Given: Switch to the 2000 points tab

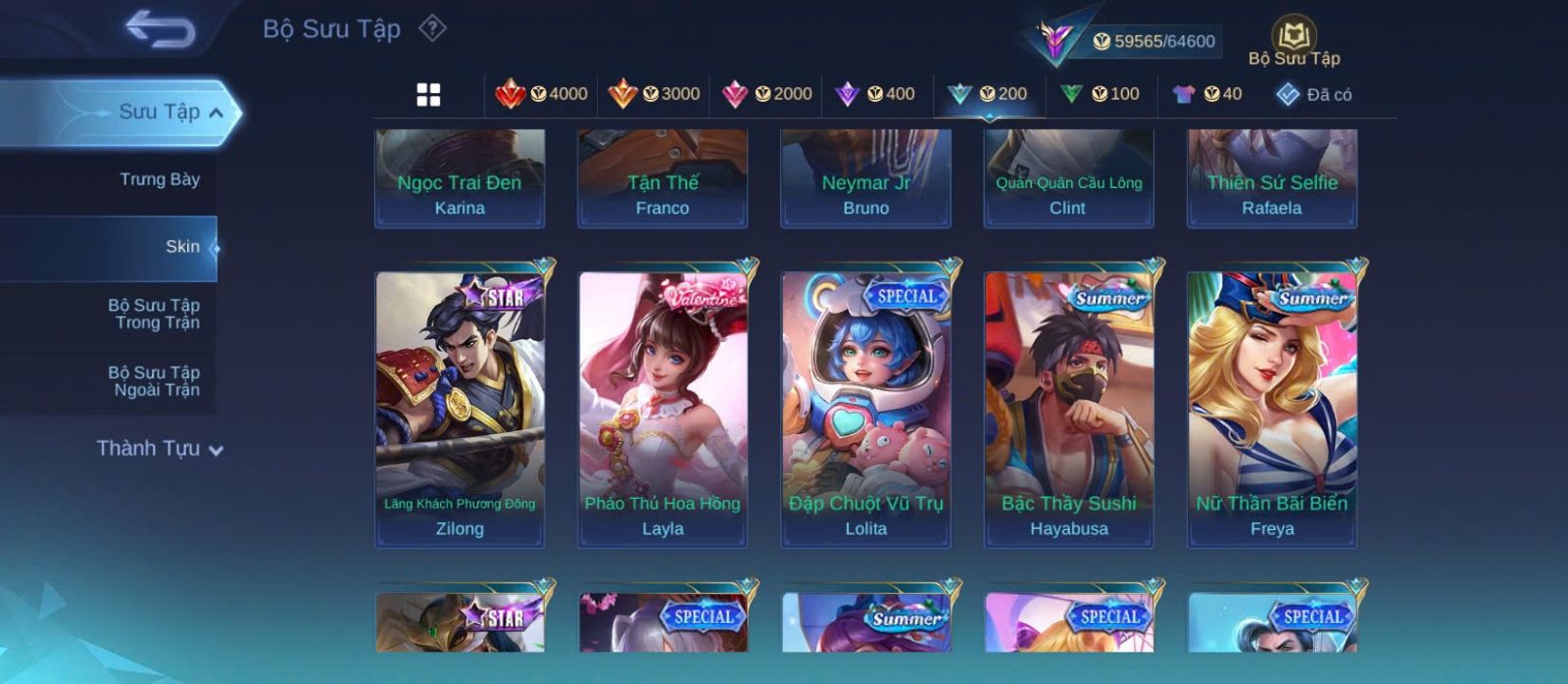Looking at the screenshot, I should 767,94.
